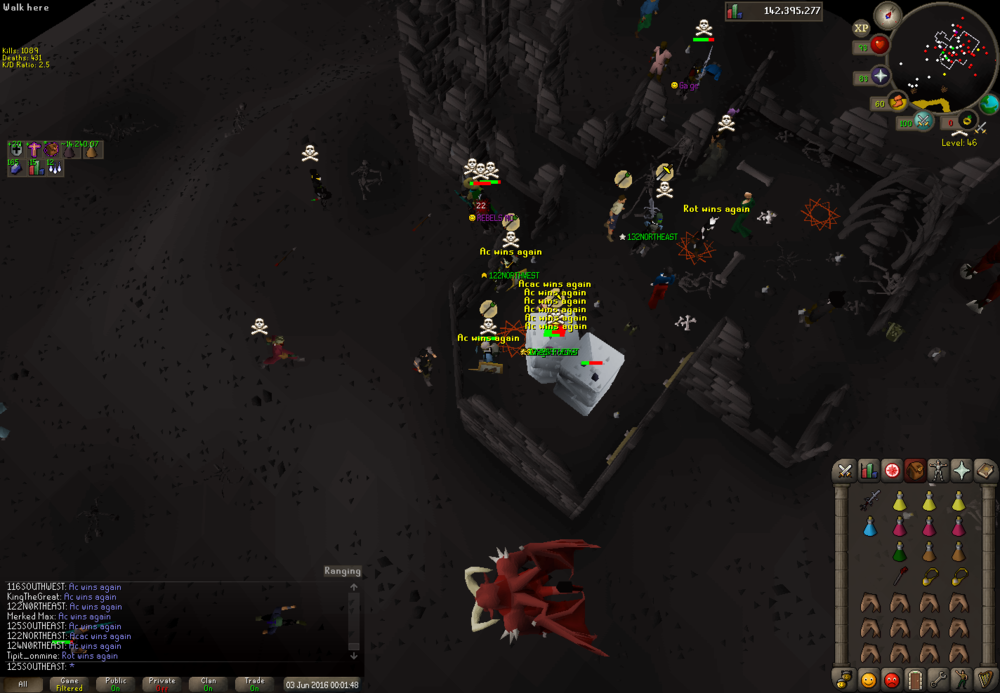Show the Worn Equipment tab
Viewport: 1000px width, 693px height.
point(938,470)
